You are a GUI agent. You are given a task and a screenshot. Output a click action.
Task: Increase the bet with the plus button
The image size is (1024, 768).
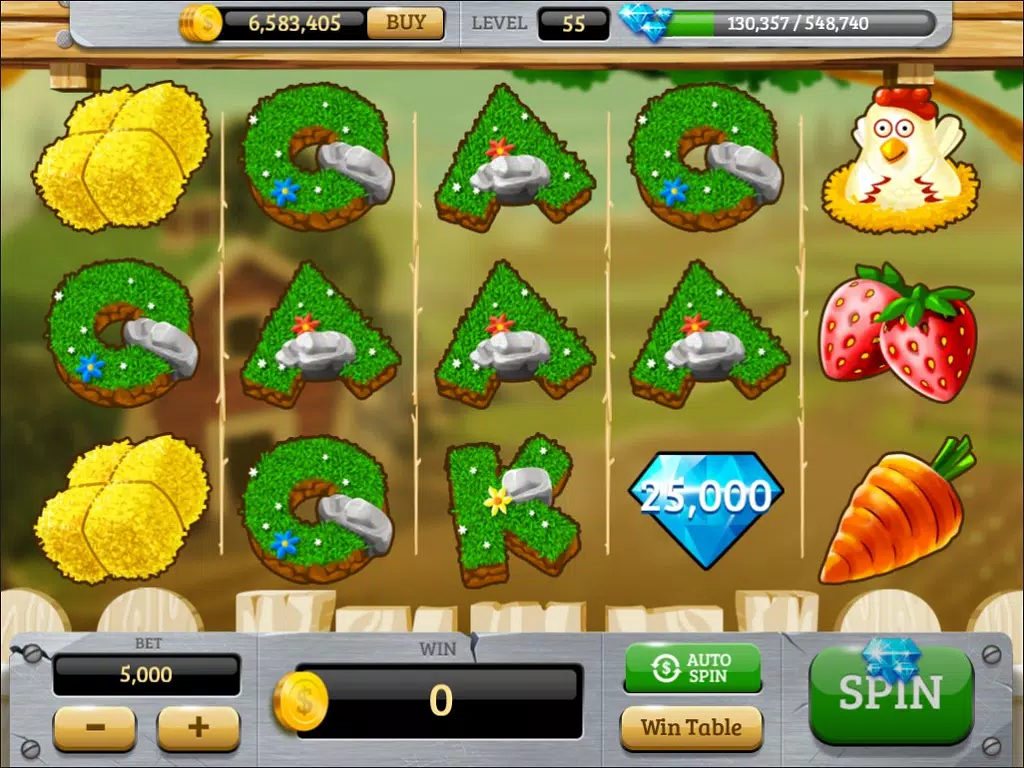[x=199, y=727]
